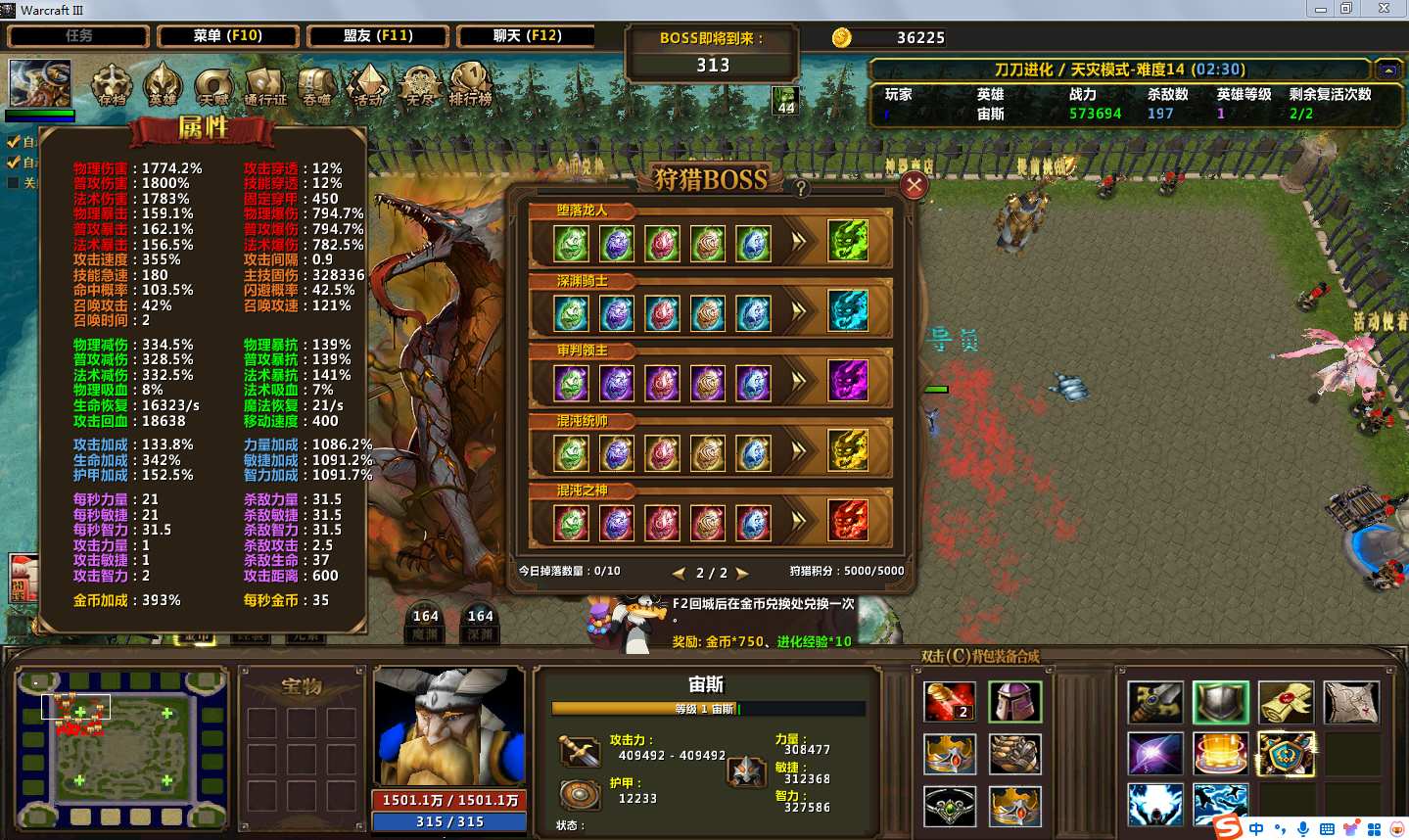Select the hero portrait in the top-left corner
This screenshot has height=840, width=1409.
pos(39,83)
